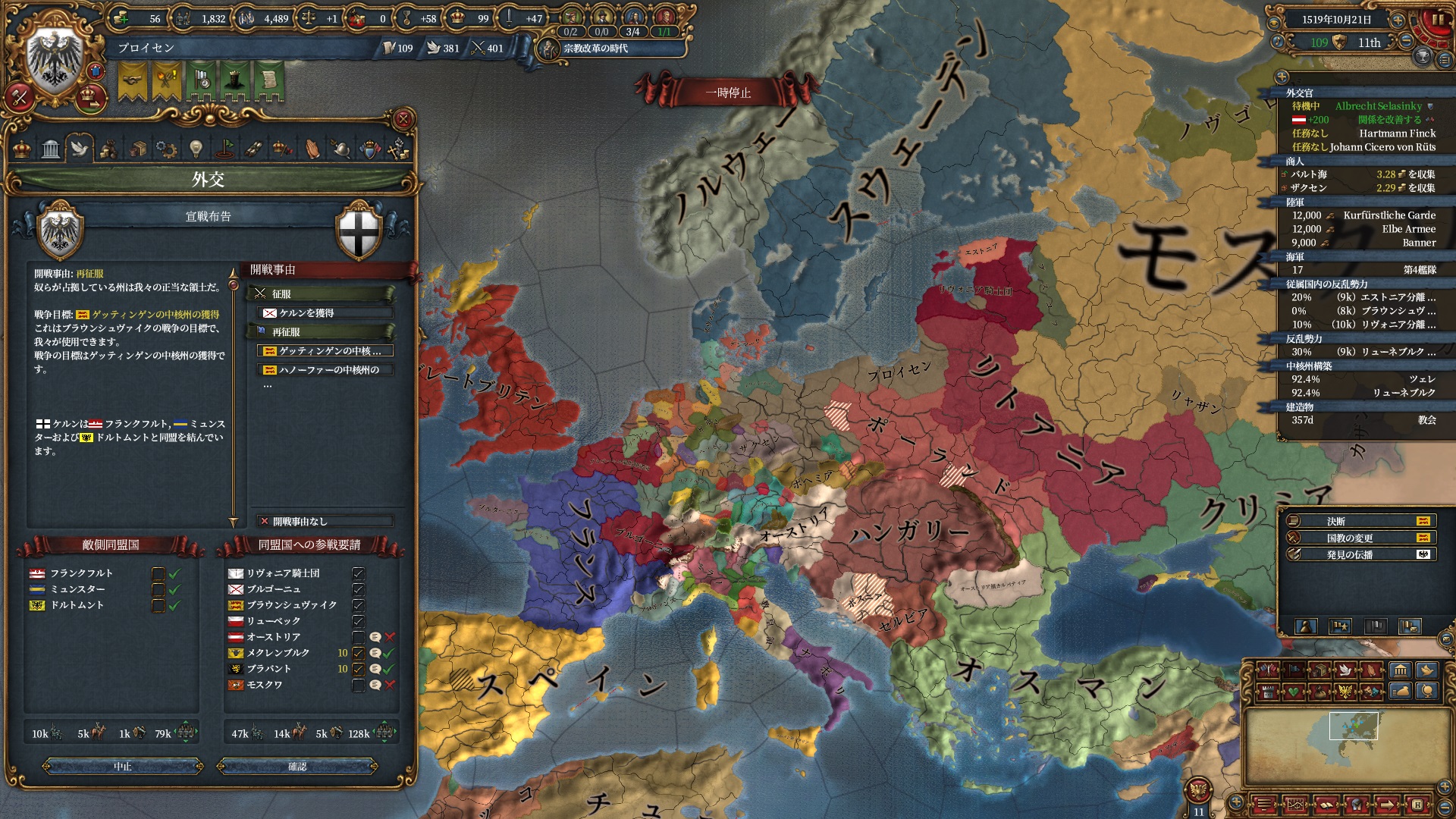1456x819 pixels.
Task: Confirm the war declaration with 確認
Action: pyautogui.click(x=297, y=767)
